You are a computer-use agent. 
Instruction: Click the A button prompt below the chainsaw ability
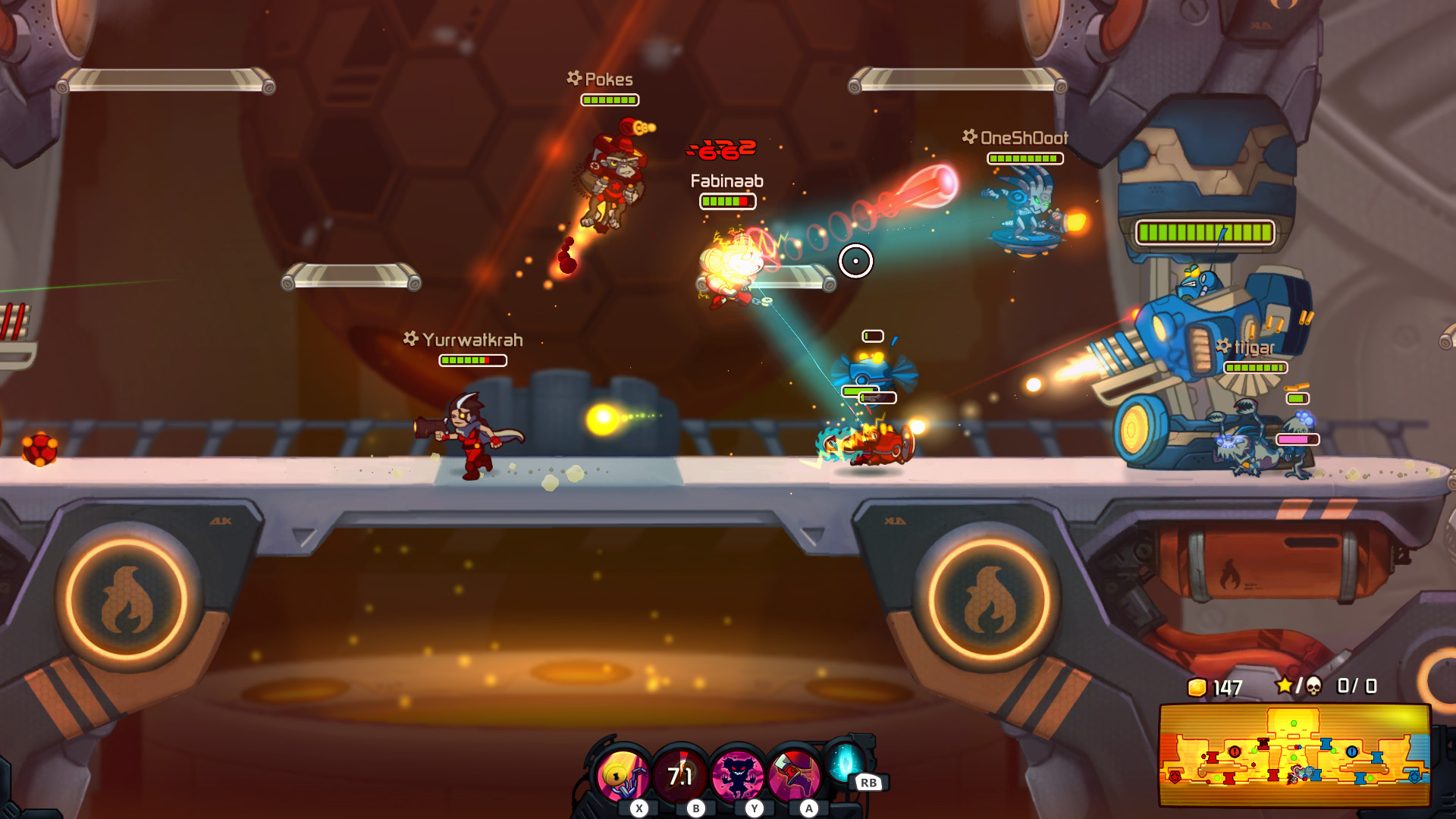pyautogui.click(x=808, y=808)
